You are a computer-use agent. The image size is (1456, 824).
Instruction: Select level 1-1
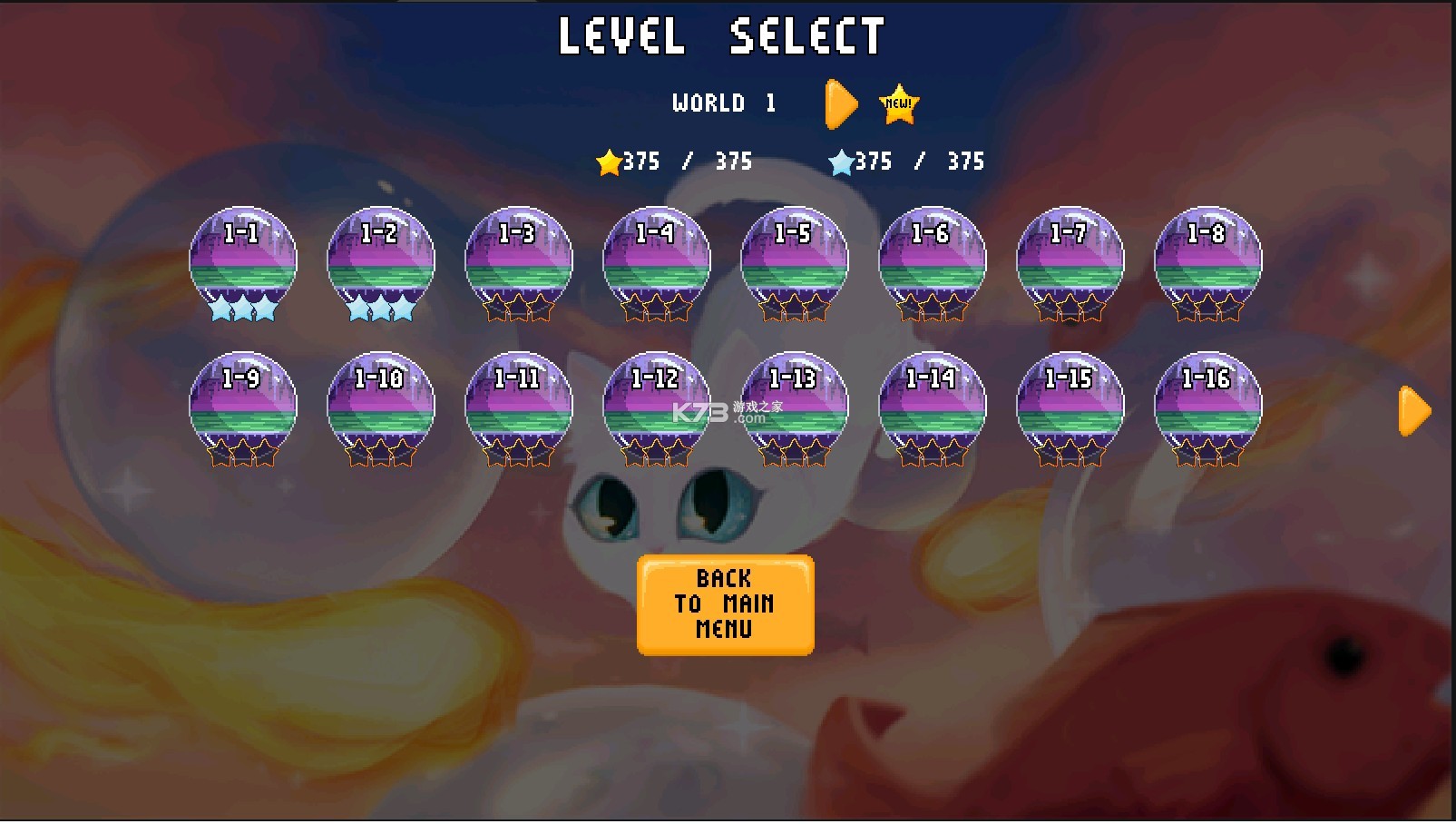click(243, 261)
